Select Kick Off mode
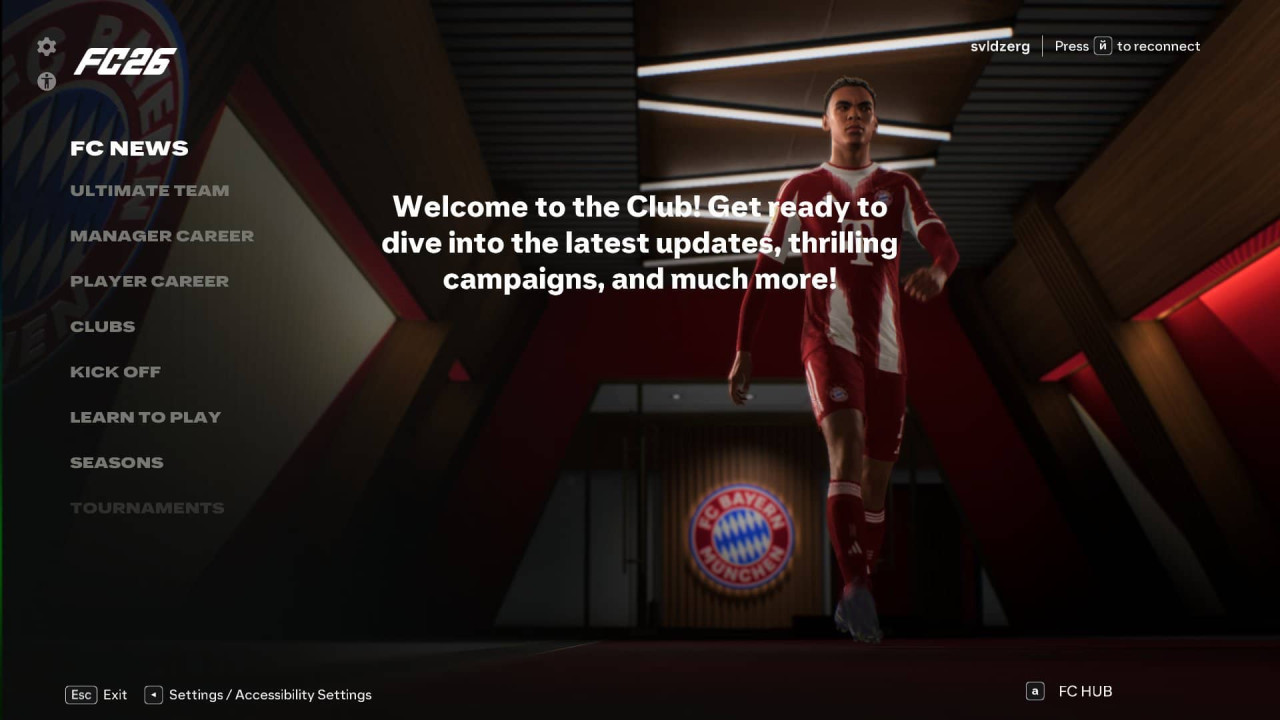The image size is (1280, 720). [115, 372]
